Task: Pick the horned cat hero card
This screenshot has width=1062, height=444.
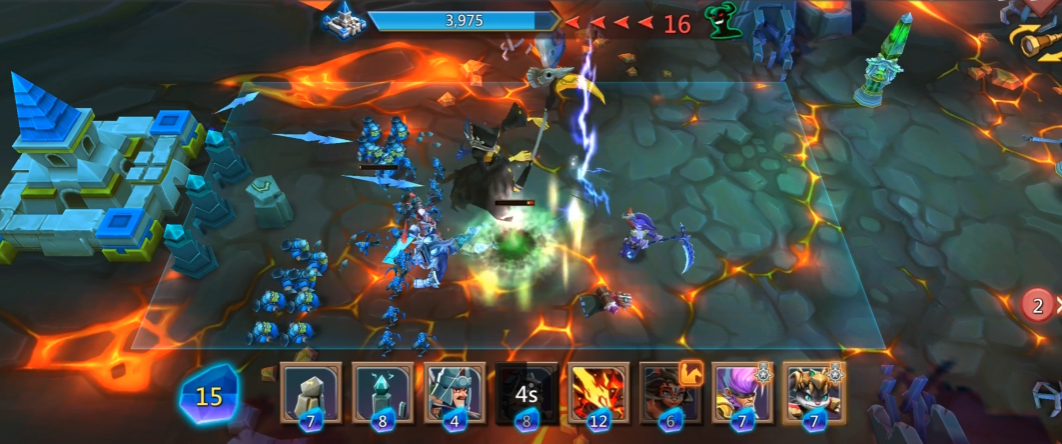Action: coord(813,393)
